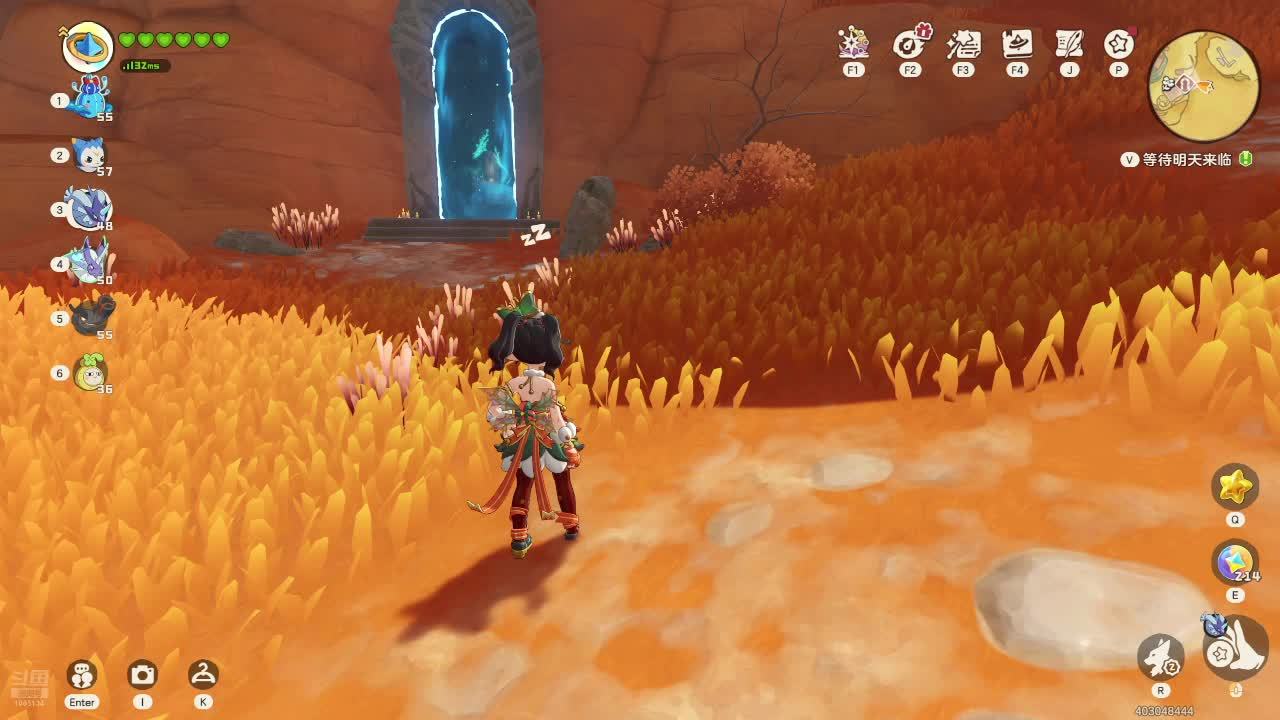Open the clothes hanger wardrobe icon

pyautogui.click(x=203, y=675)
